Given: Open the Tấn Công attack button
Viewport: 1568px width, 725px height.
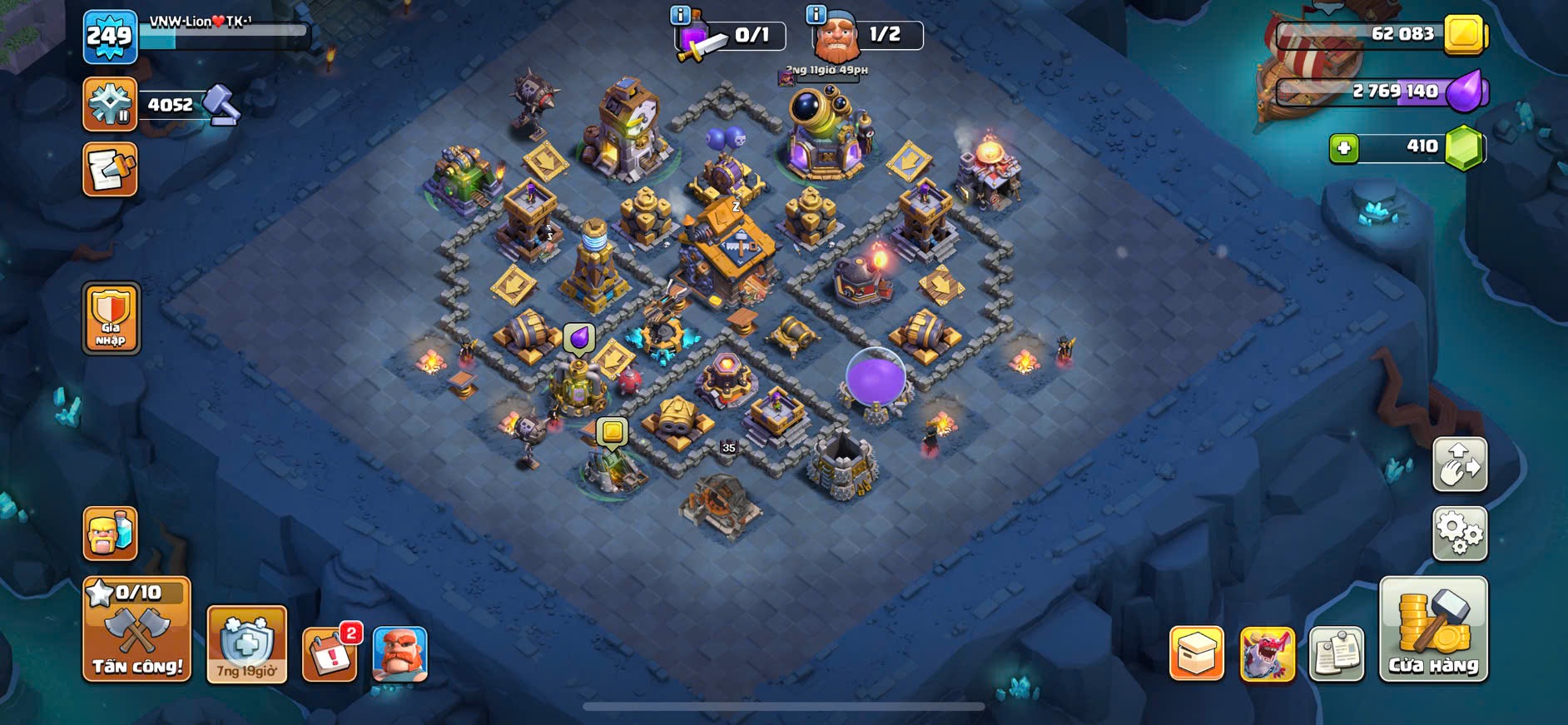Looking at the screenshot, I should pyautogui.click(x=136, y=630).
